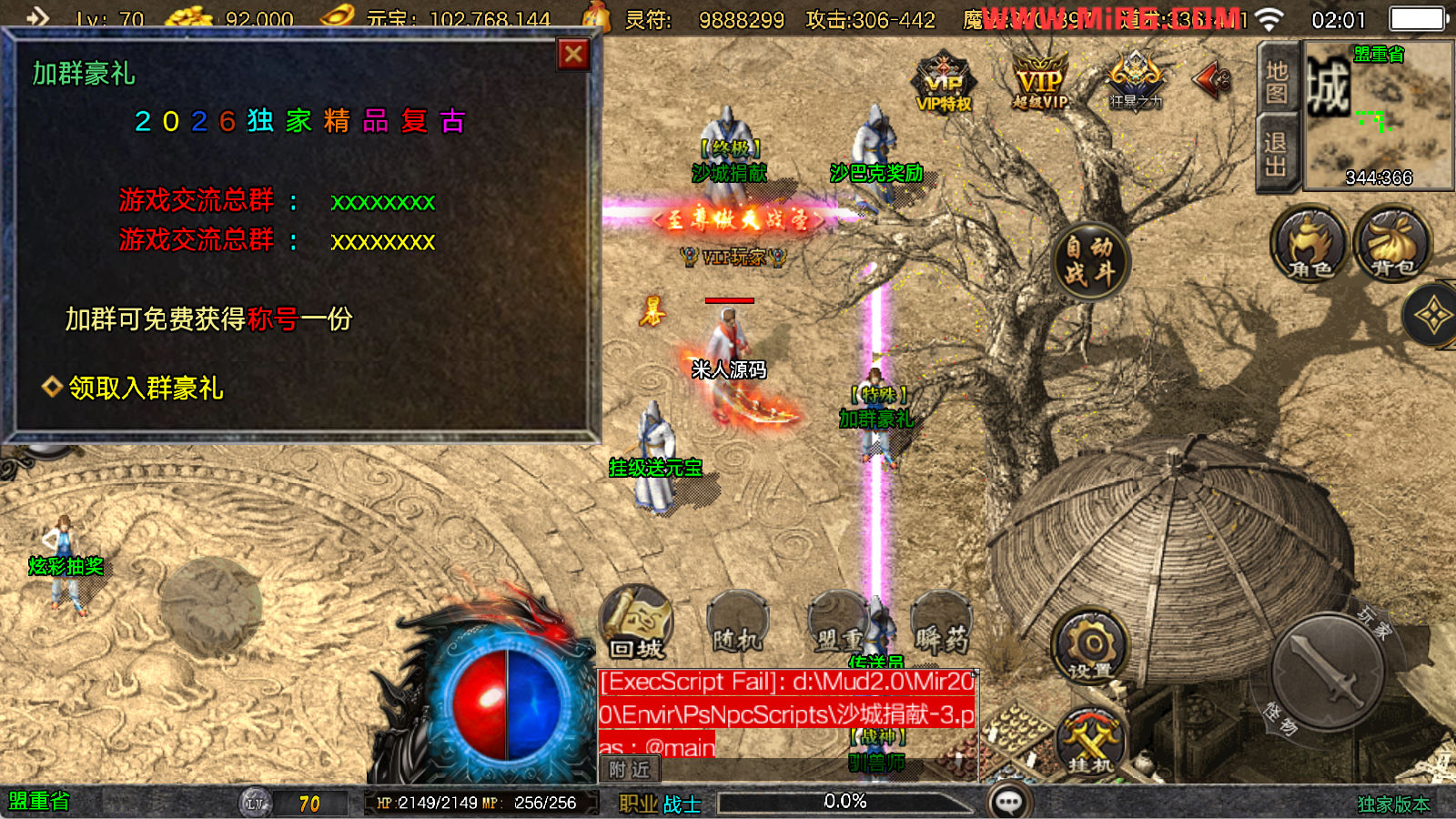This screenshot has height=819, width=1456.
Task: Use the 回城 return-to-town scroll
Action: 637,624
